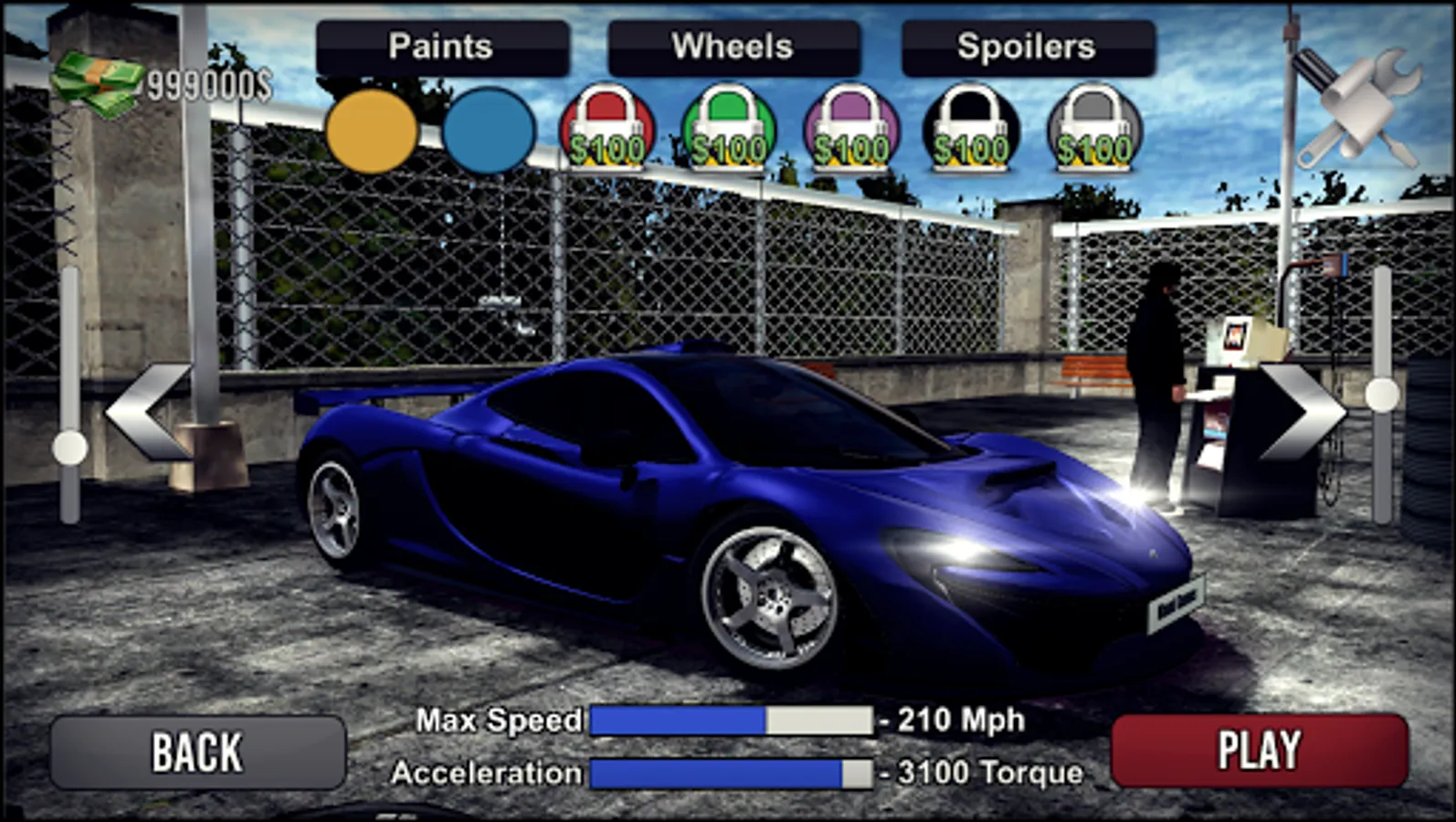
Task: Open the Wheels tab
Action: click(732, 45)
